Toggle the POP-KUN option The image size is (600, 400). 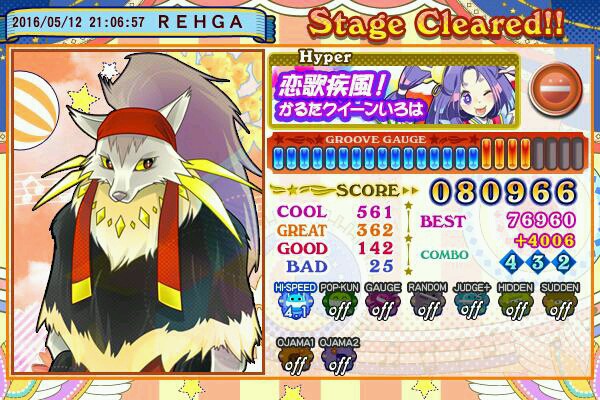[x=339, y=303]
